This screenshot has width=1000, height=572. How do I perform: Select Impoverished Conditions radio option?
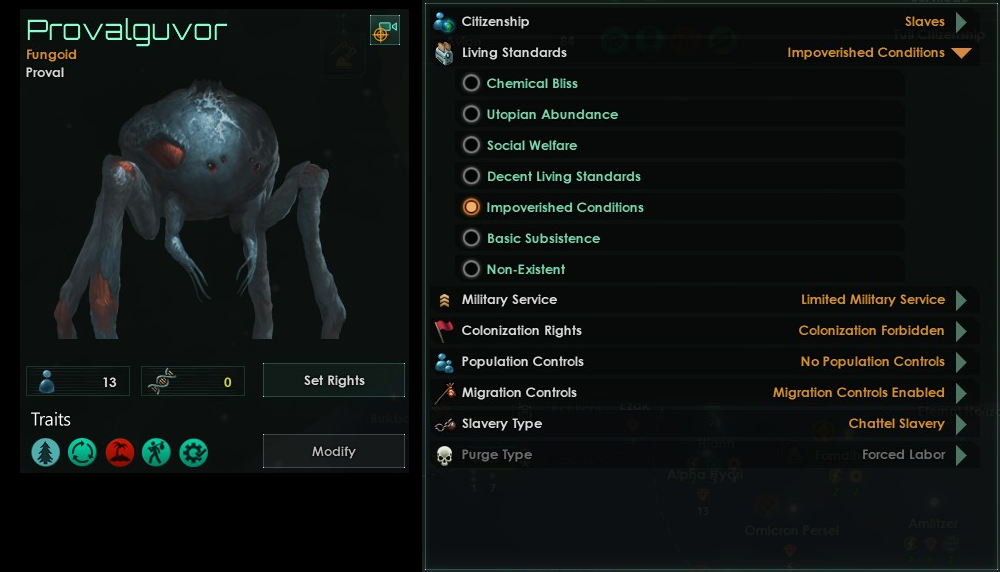click(x=472, y=208)
